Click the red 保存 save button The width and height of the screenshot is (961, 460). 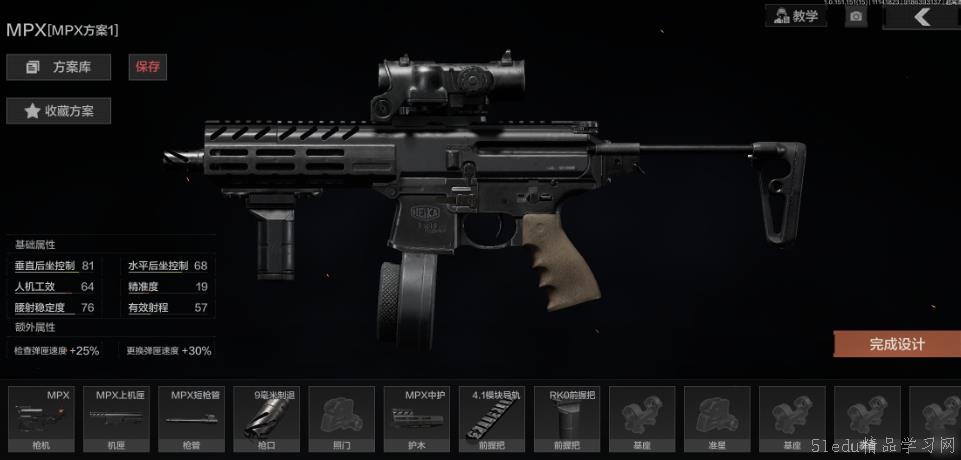147,67
